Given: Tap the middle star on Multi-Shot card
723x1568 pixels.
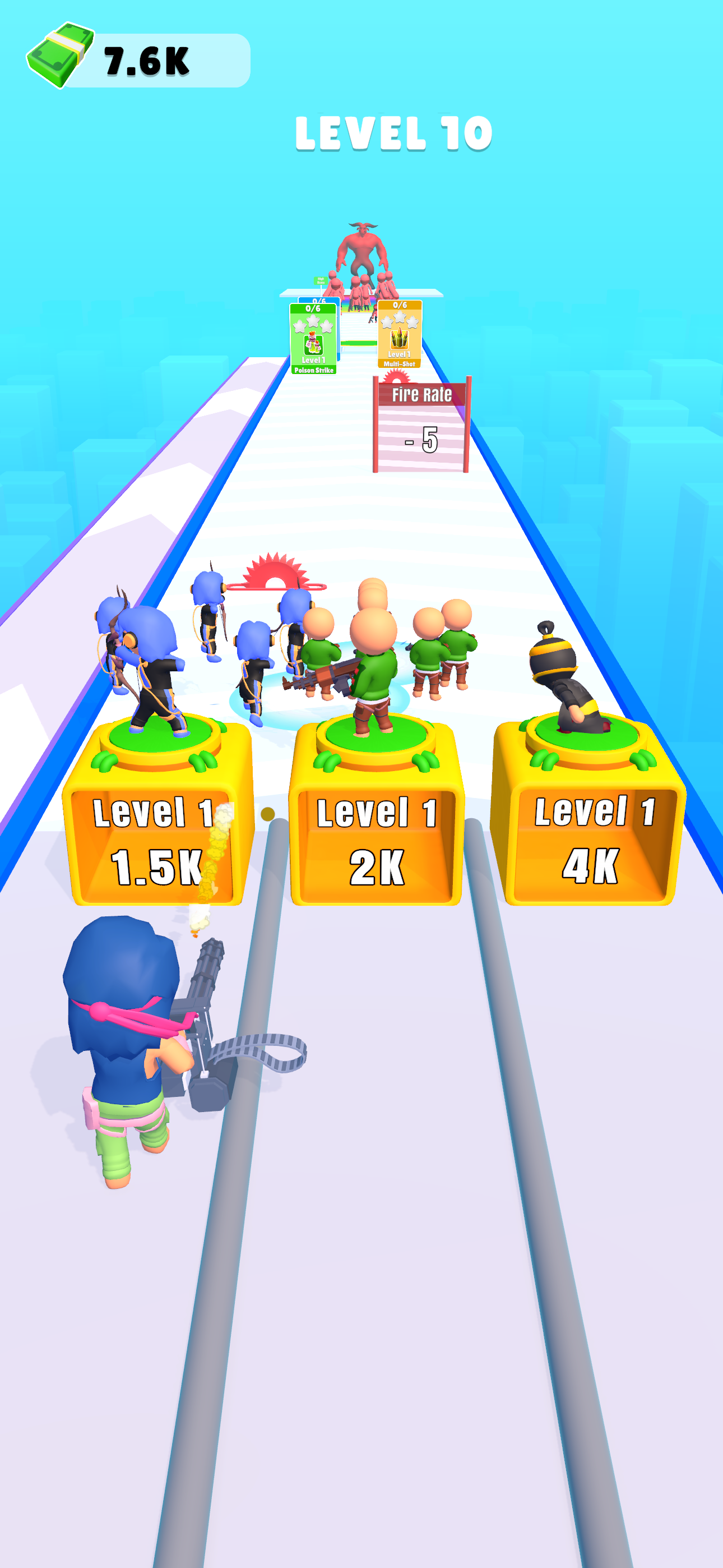Looking at the screenshot, I should click(400, 318).
